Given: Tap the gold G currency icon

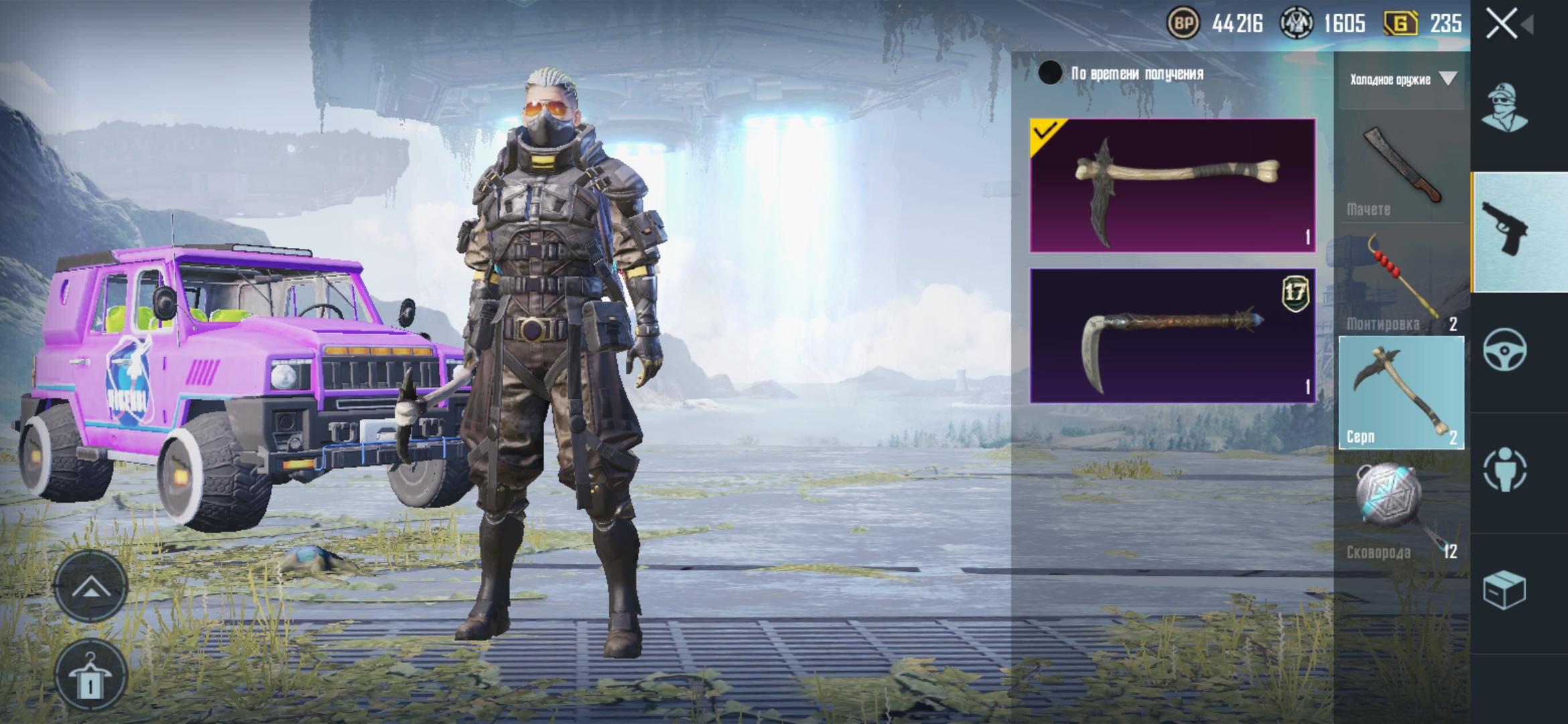Looking at the screenshot, I should point(1400,24).
